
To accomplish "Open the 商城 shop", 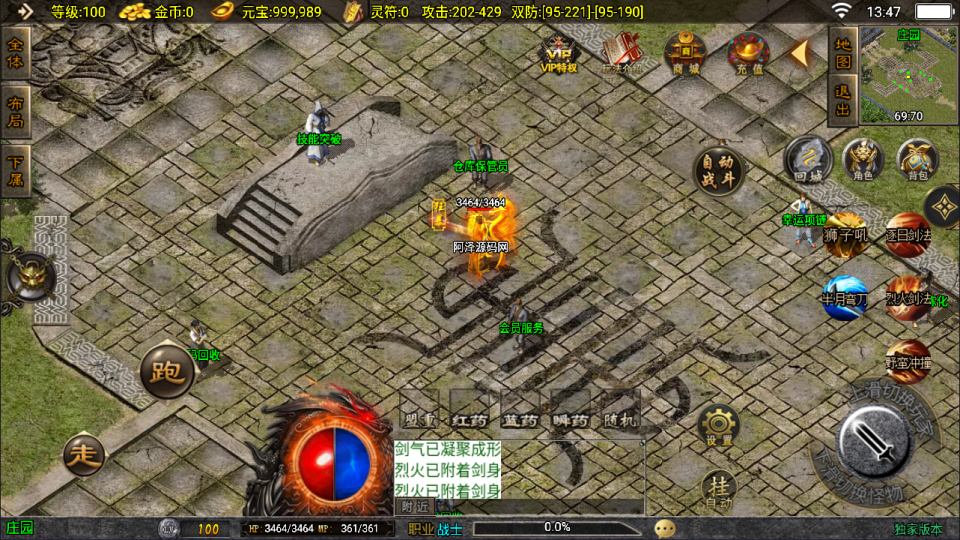I will (685, 52).
